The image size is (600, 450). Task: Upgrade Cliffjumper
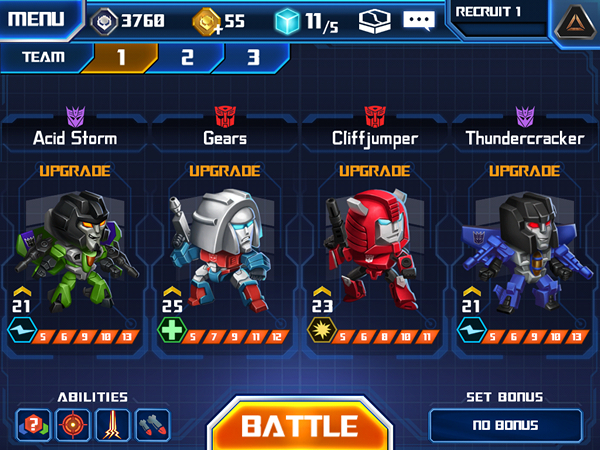(x=375, y=171)
